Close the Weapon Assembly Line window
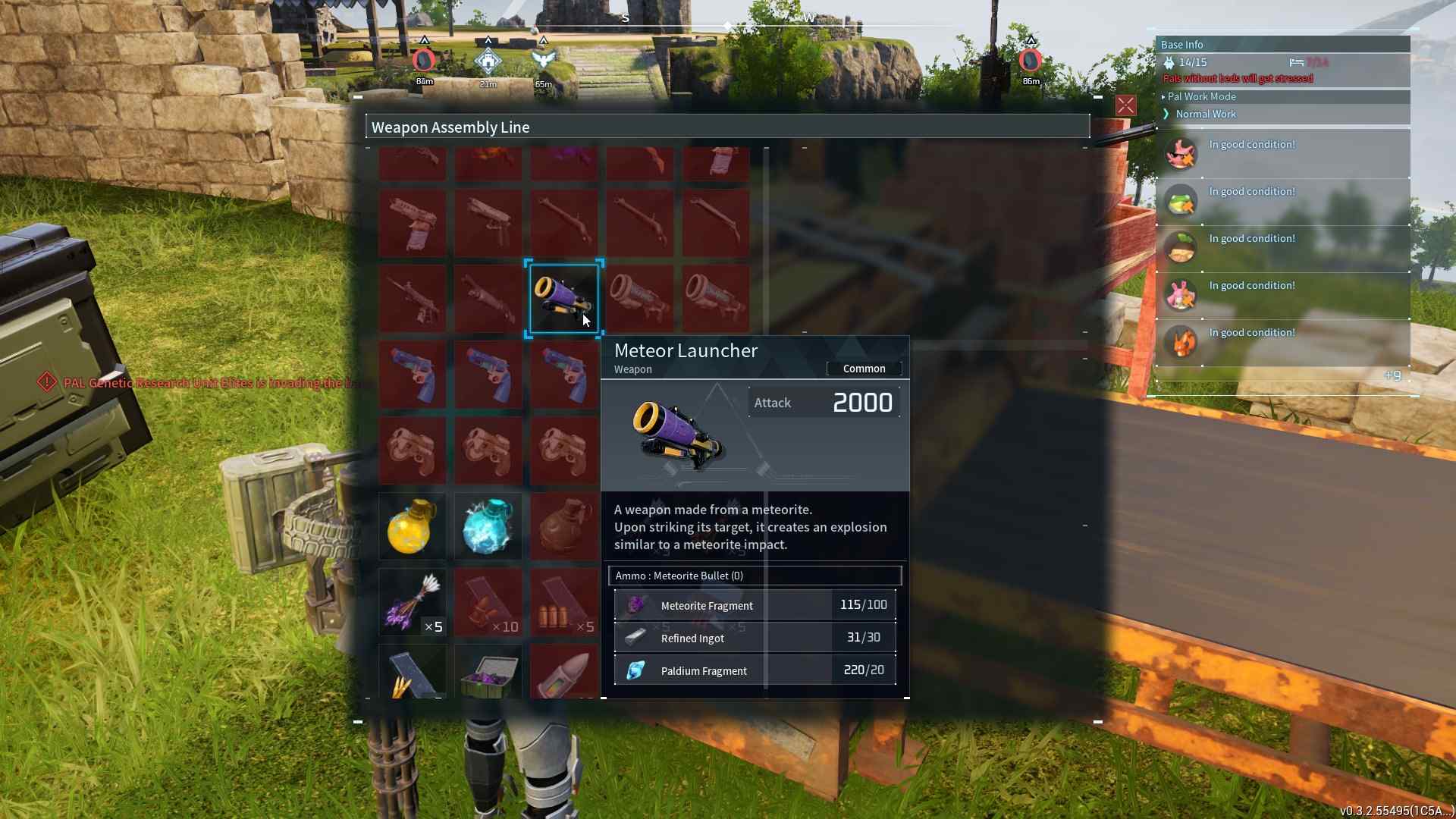This screenshot has width=1456, height=819. point(1125,105)
